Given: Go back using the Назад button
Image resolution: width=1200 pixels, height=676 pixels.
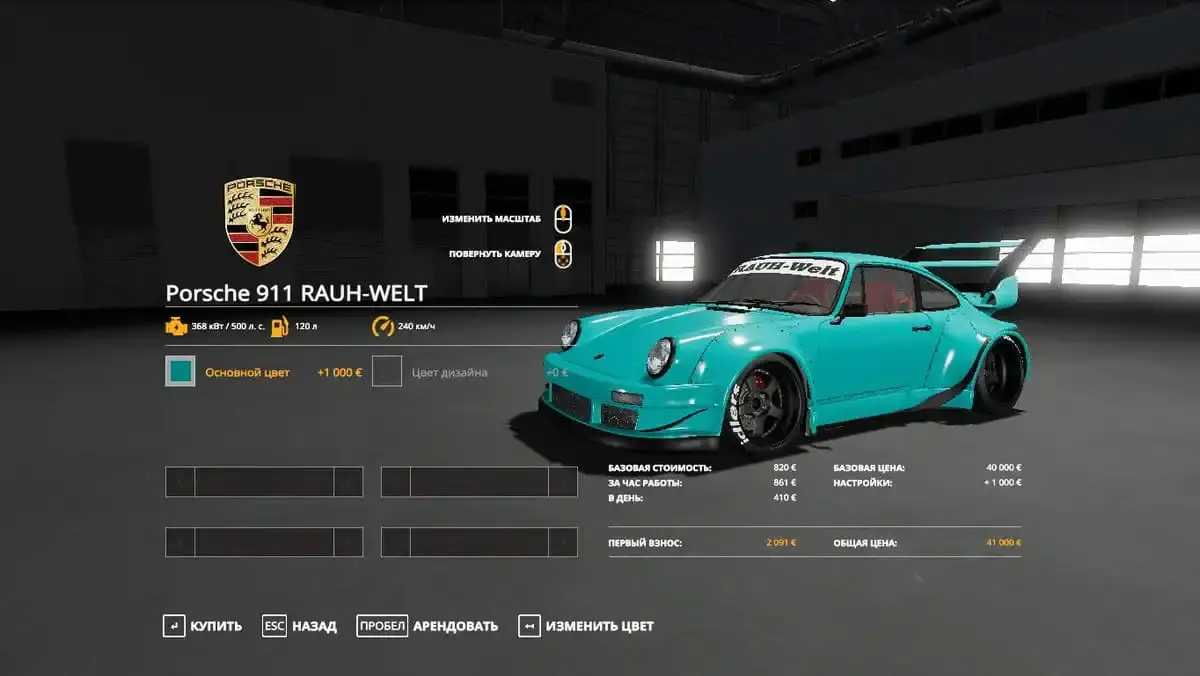Looking at the screenshot, I should [300, 626].
